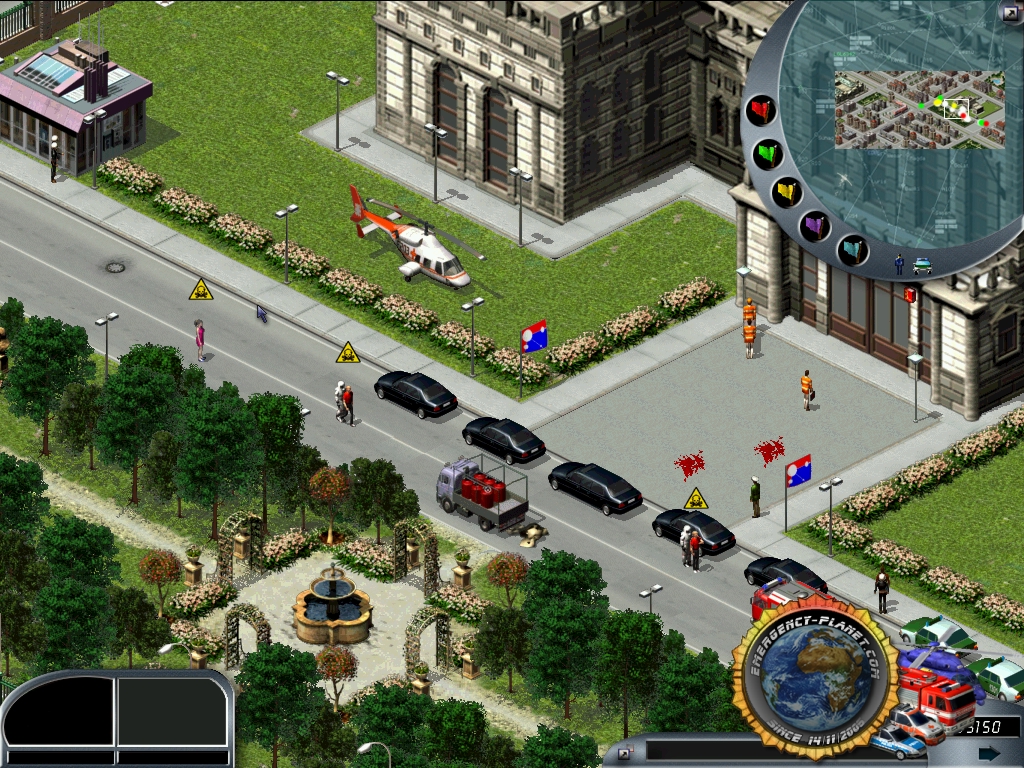1024x768 pixels.
Task: Select the red flag marker button
Action: (x=763, y=110)
